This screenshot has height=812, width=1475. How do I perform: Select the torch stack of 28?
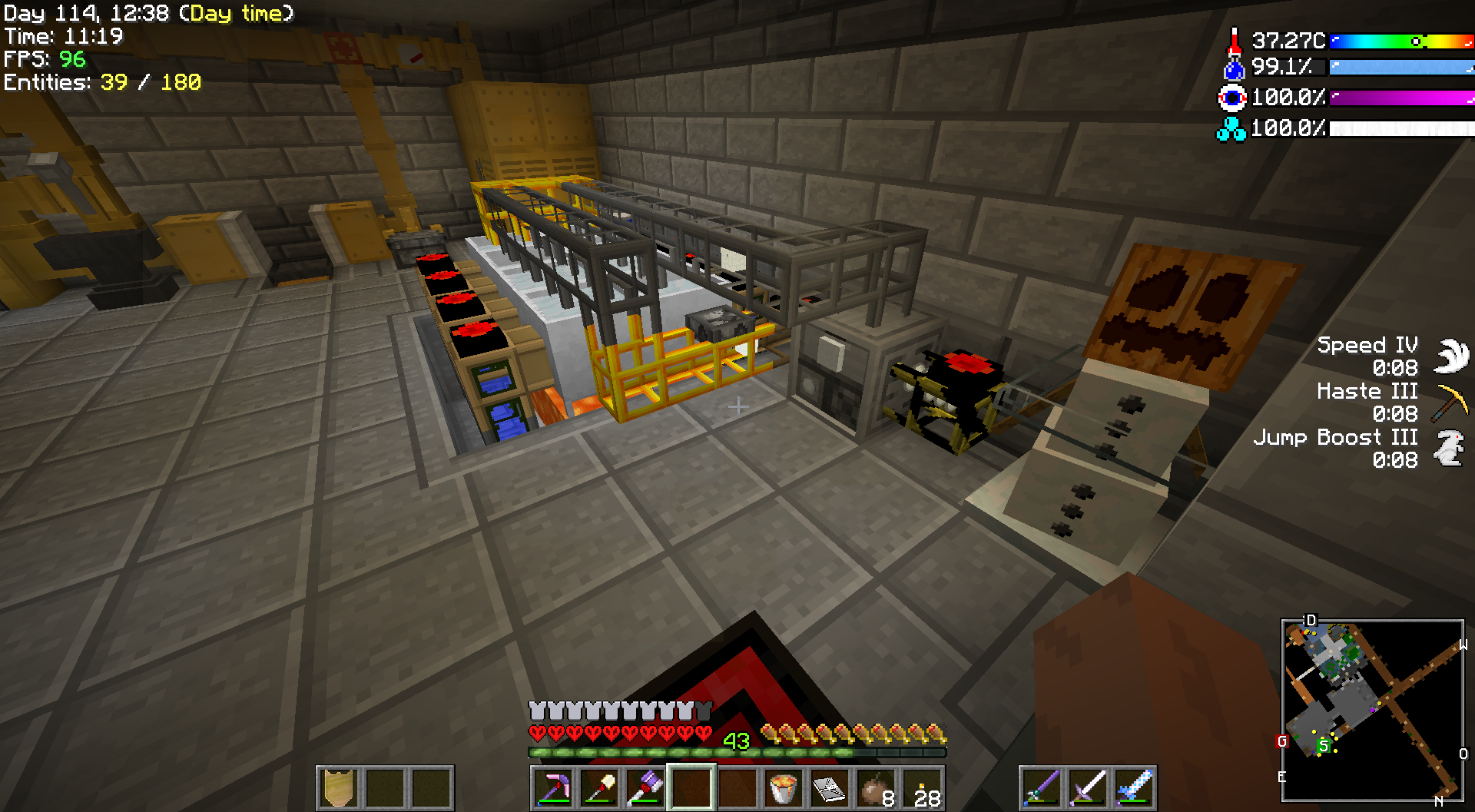923,787
